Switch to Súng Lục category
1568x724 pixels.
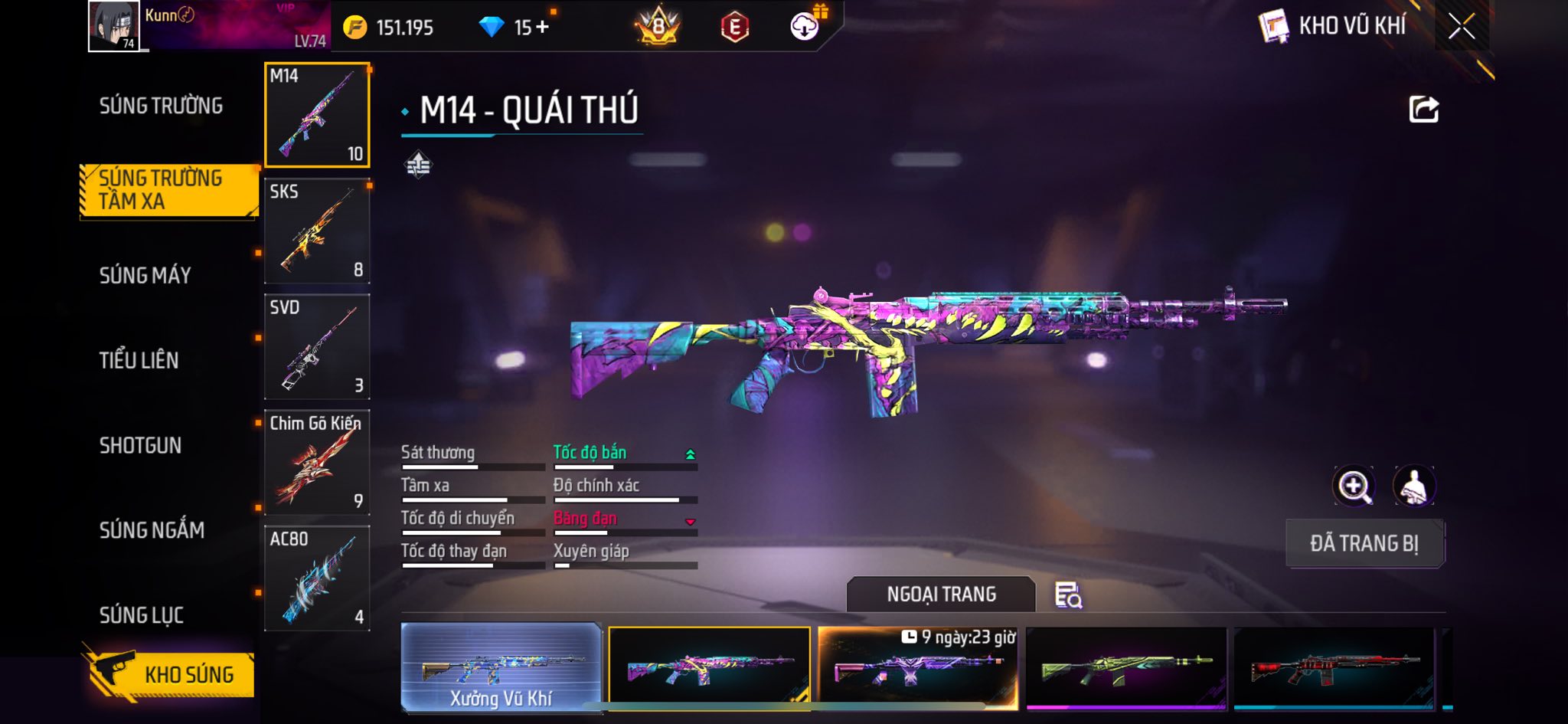[142, 614]
